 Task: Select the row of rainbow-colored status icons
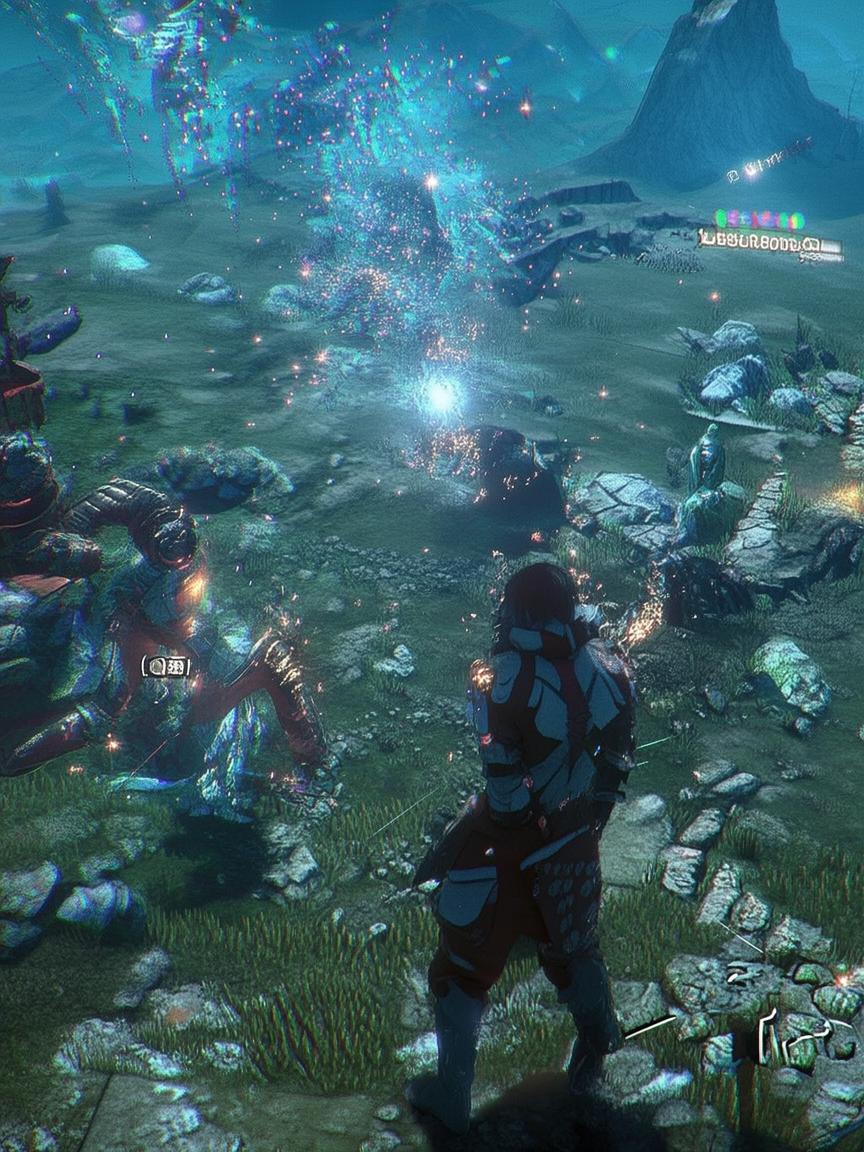(759, 219)
